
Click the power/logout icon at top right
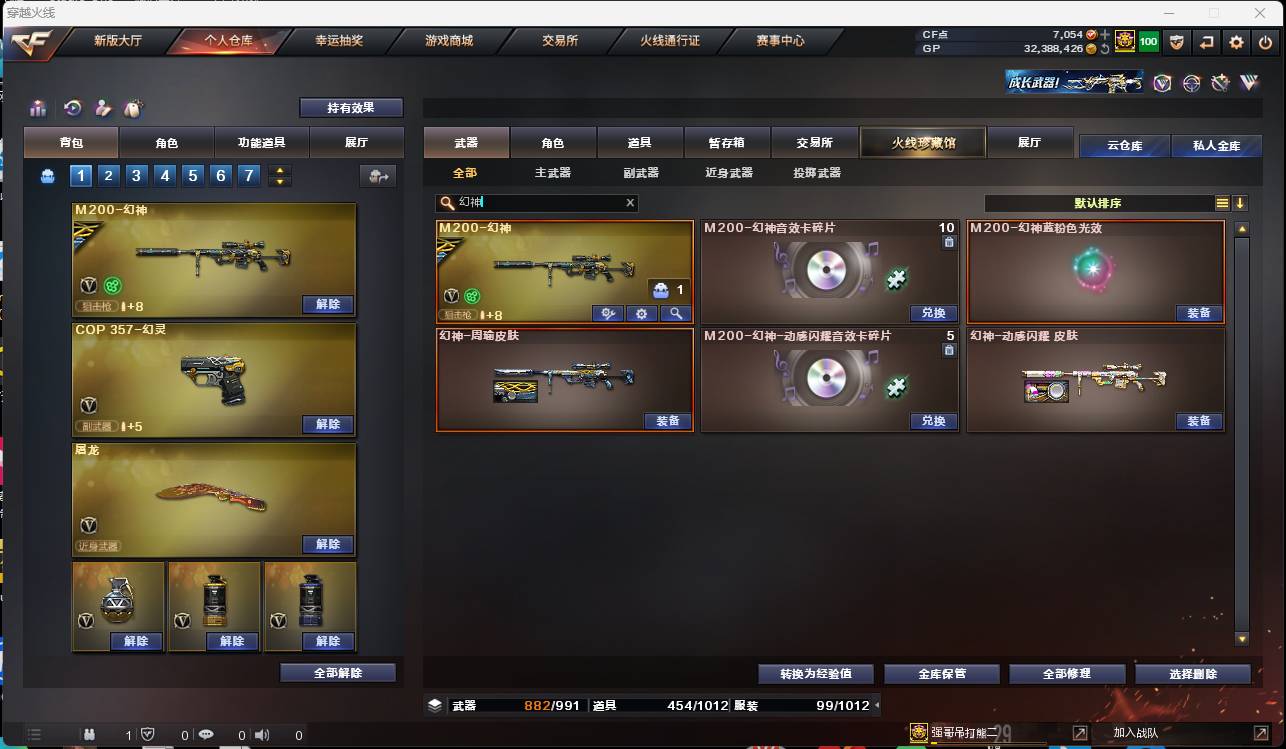(1265, 42)
